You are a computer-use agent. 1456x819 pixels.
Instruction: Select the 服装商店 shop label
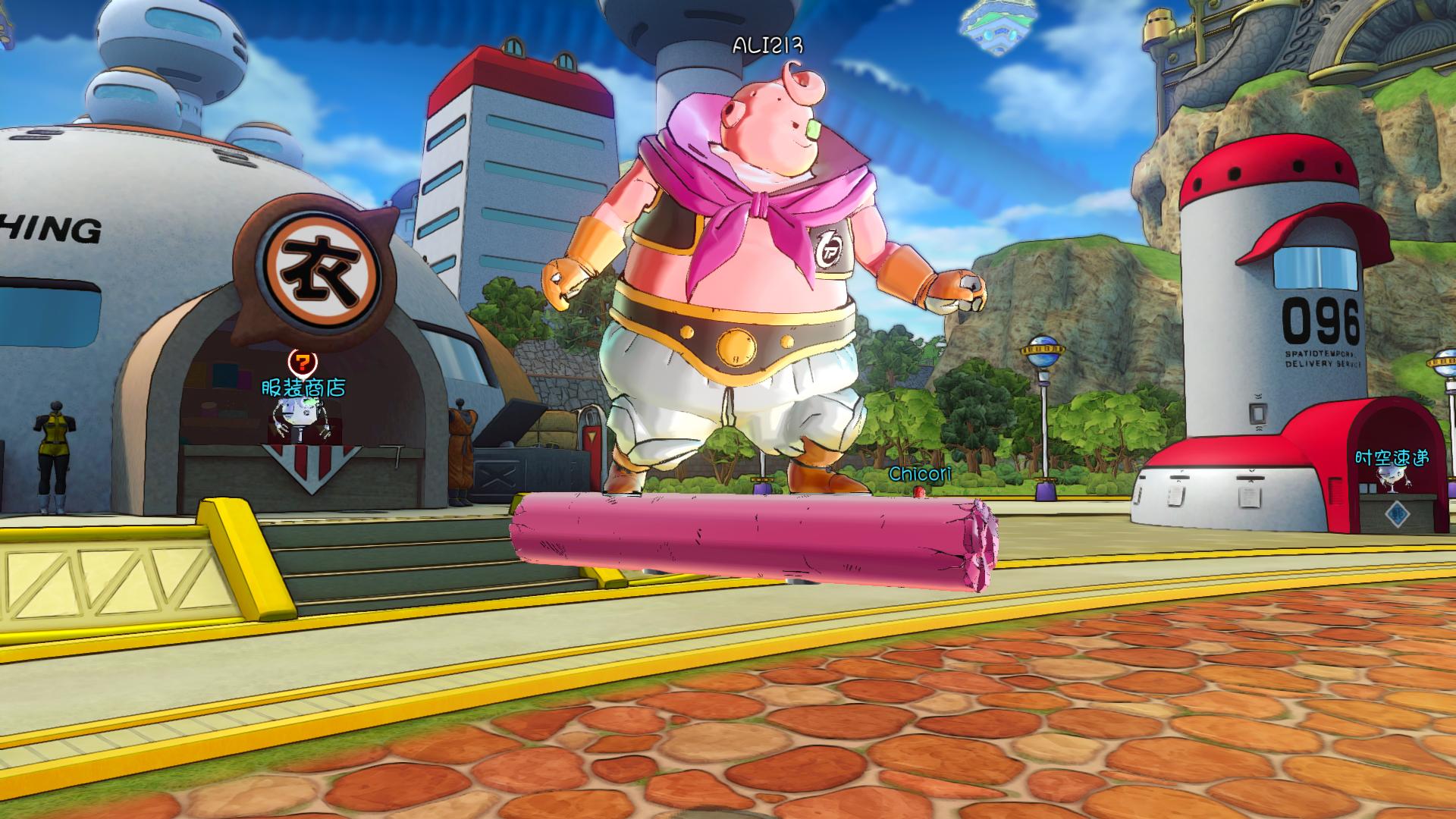tap(303, 388)
